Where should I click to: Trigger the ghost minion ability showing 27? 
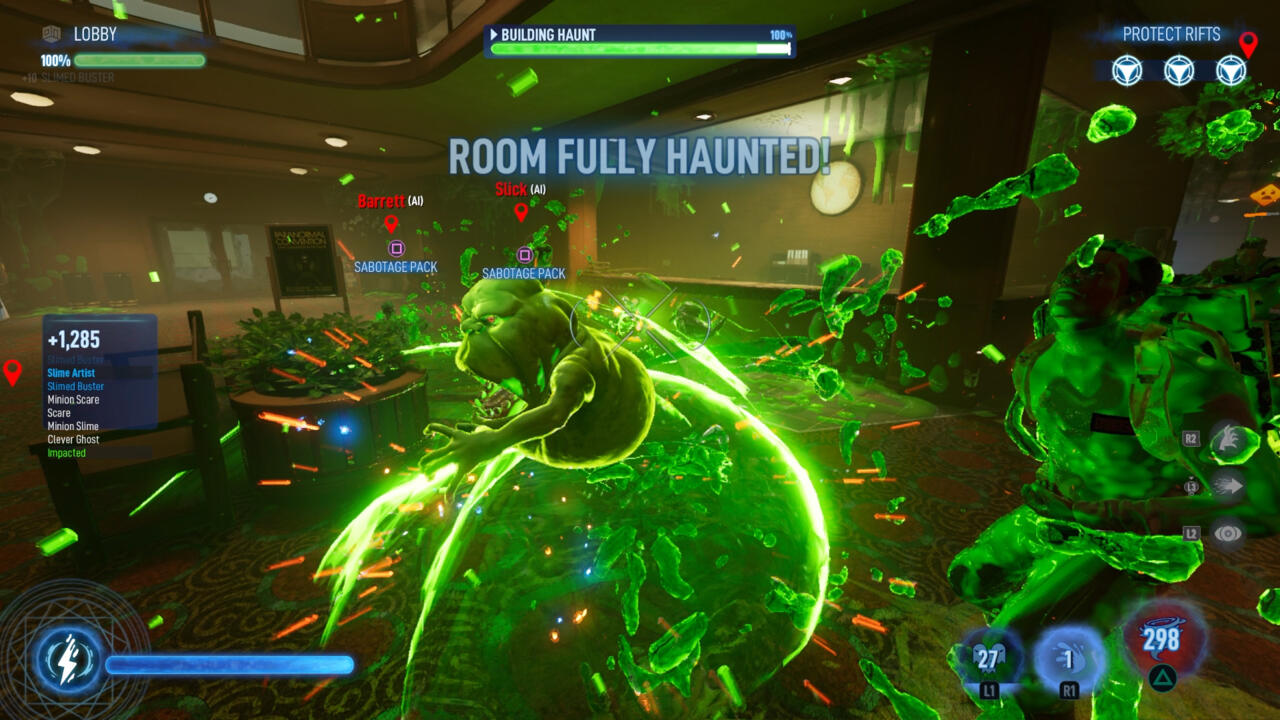pyautogui.click(x=988, y=658)
